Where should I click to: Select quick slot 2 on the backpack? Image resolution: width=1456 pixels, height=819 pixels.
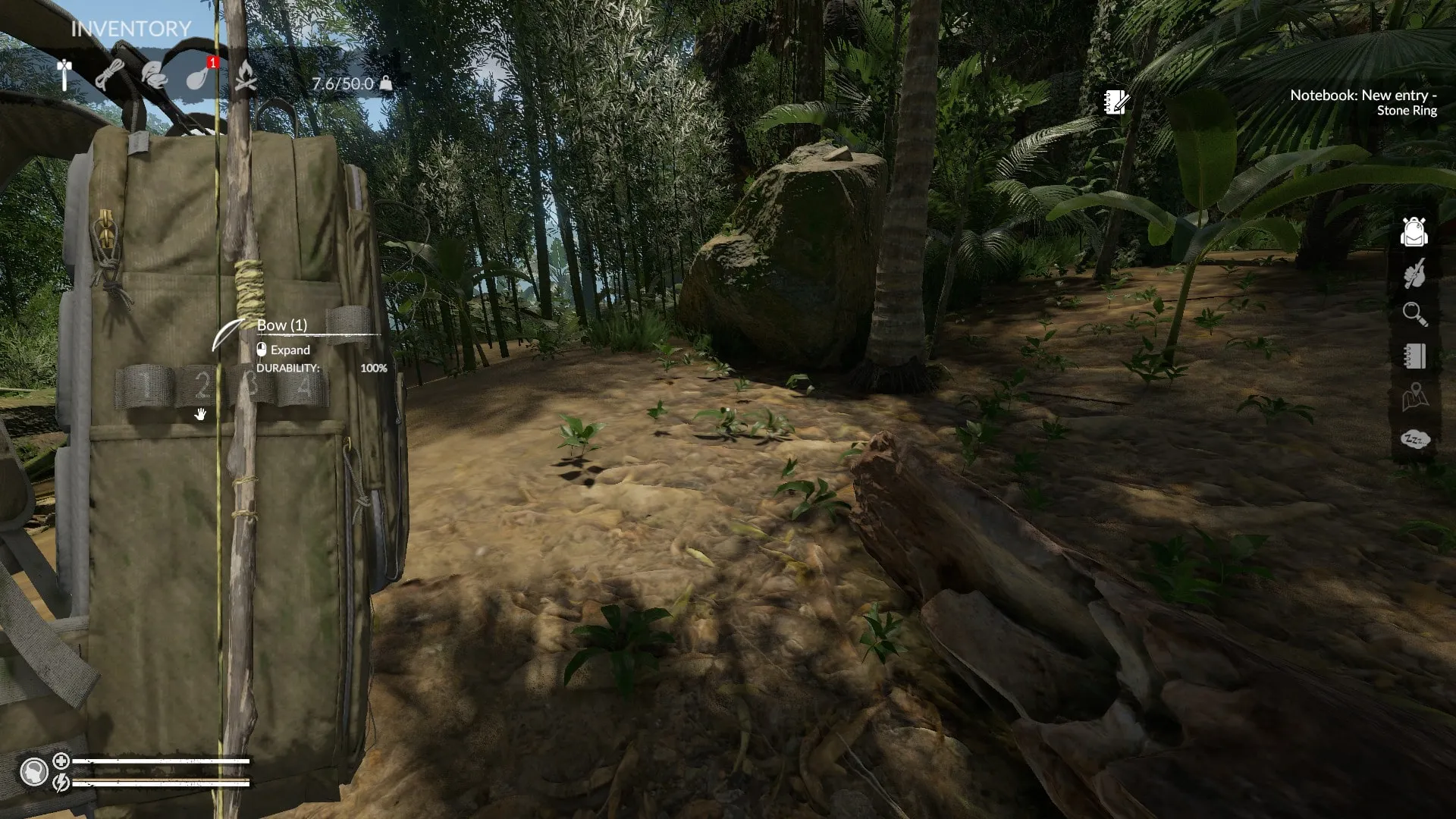pos(200,387)
